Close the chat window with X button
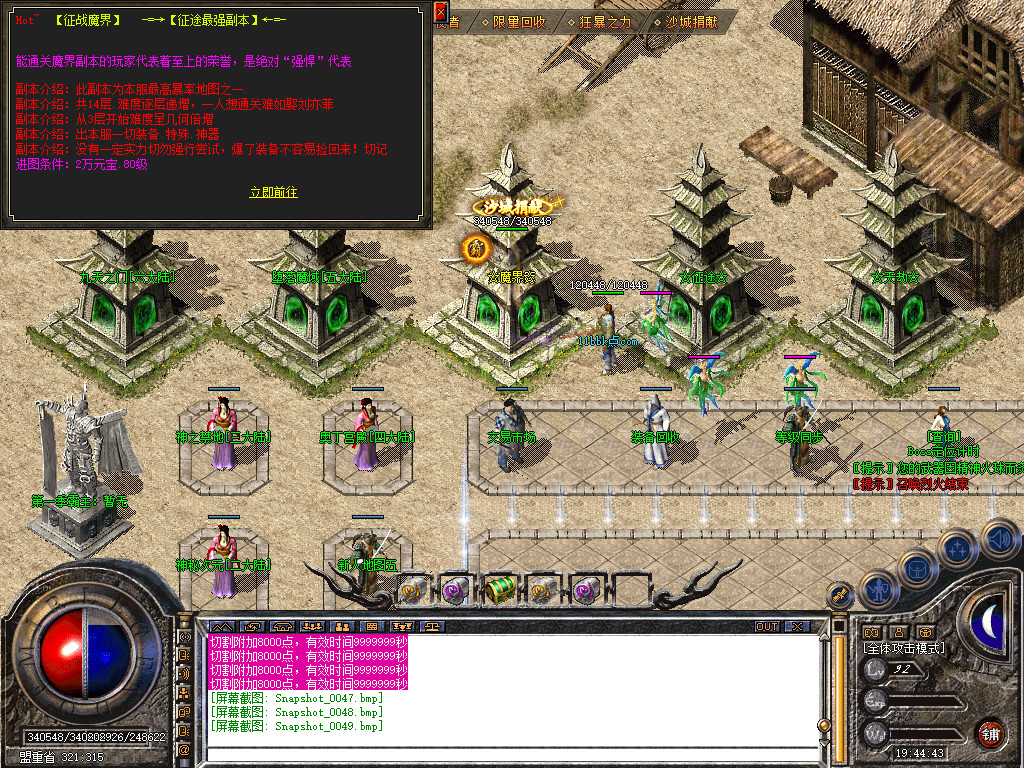1024x768 pixels. 797,626
